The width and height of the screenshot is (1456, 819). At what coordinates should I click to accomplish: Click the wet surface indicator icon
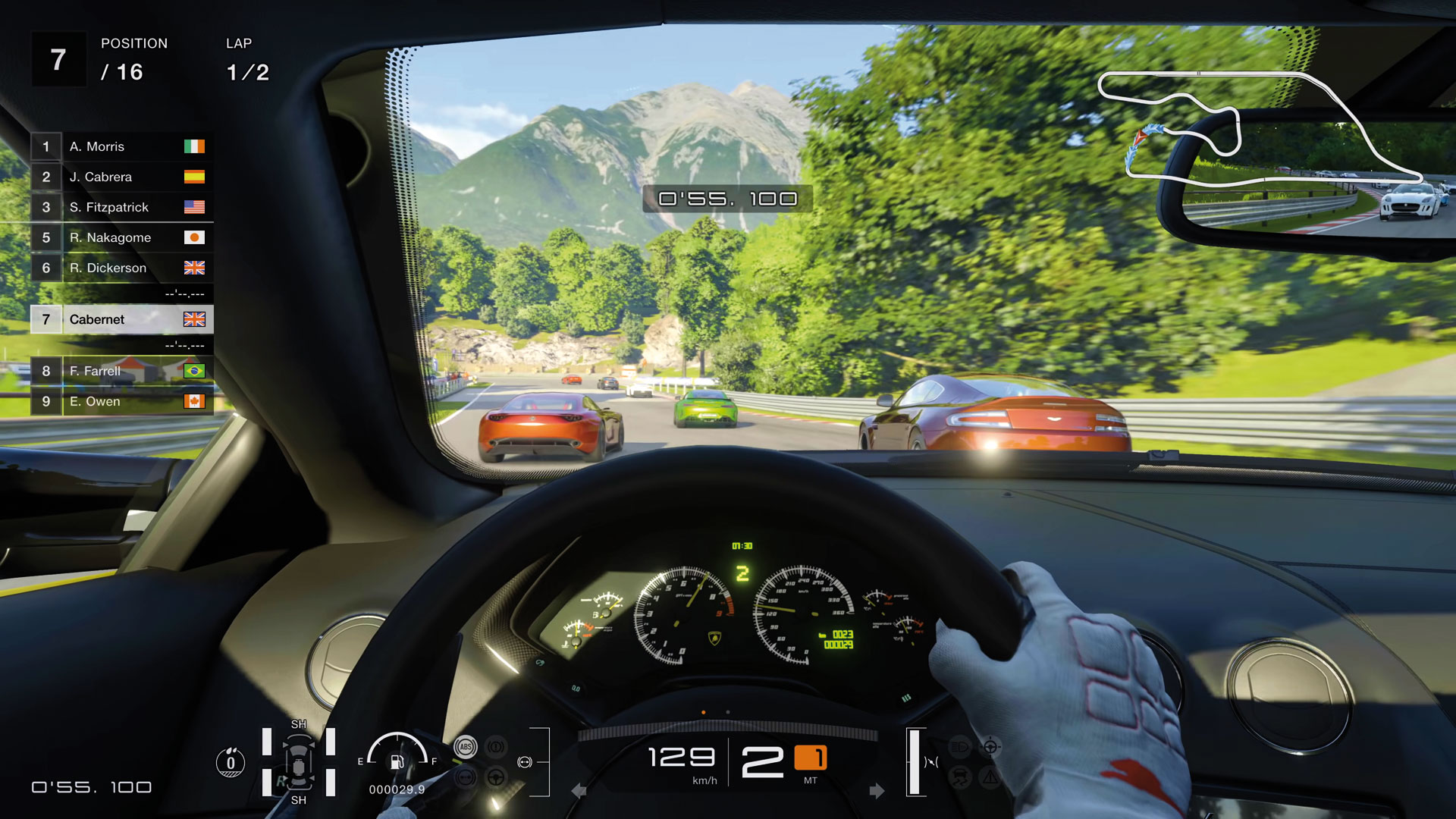coord(231,762)
